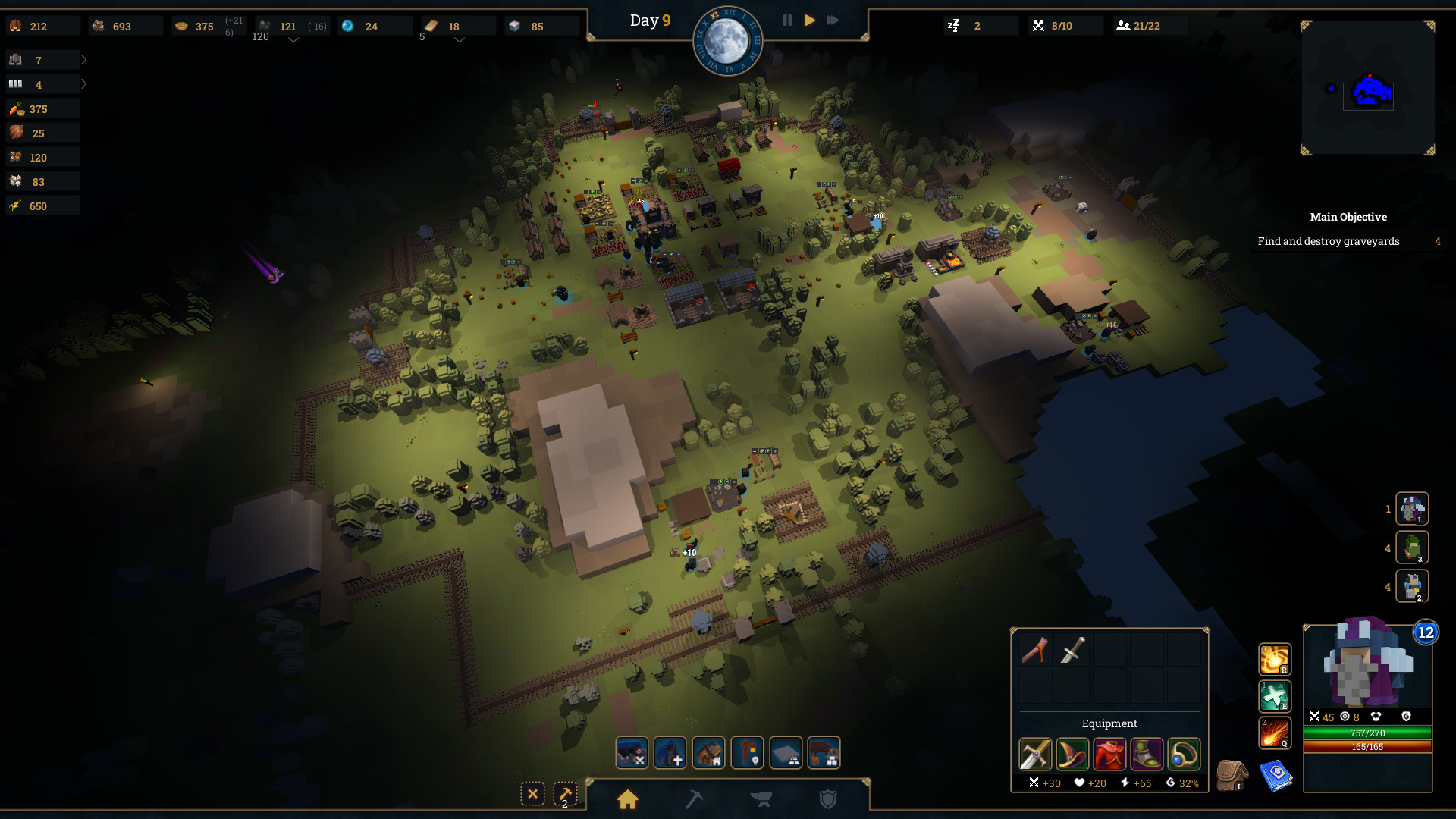
Task: Switch to the shield defense tab
Action: (828, 799)
